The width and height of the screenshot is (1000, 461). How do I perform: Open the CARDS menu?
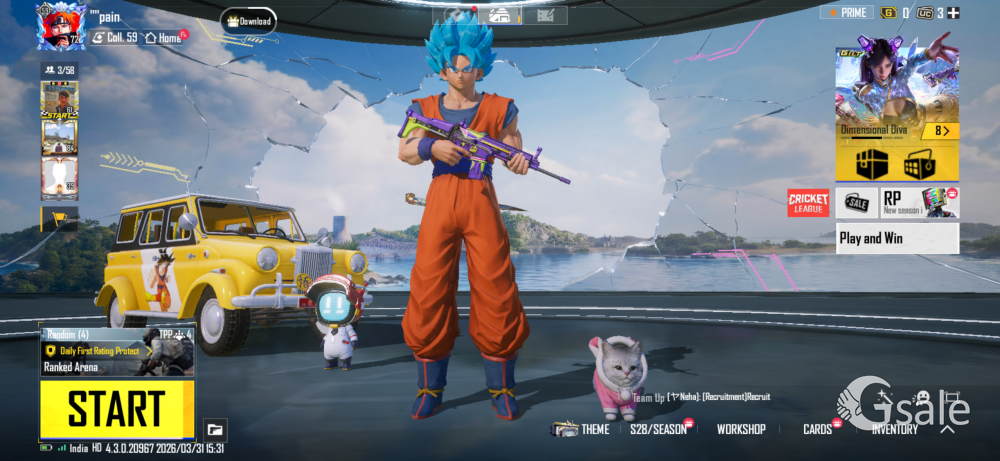click(817, 429)
